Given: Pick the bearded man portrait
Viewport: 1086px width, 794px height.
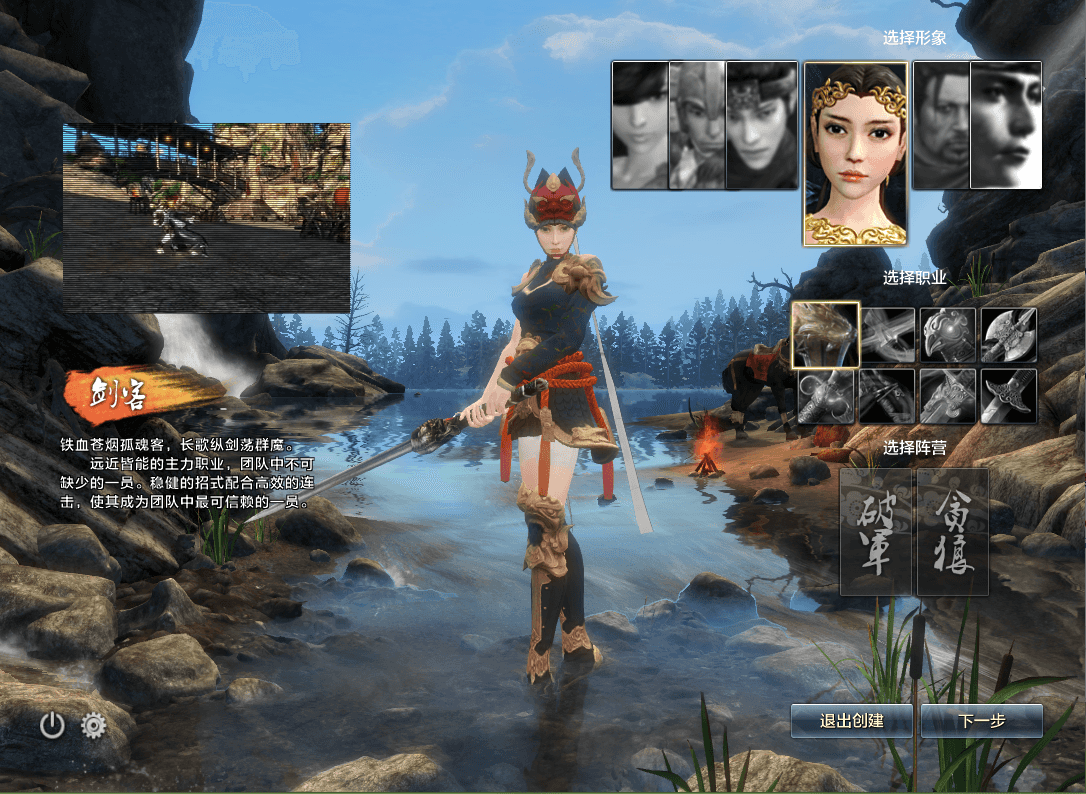Looking at the screenshot, I should 940,126.
